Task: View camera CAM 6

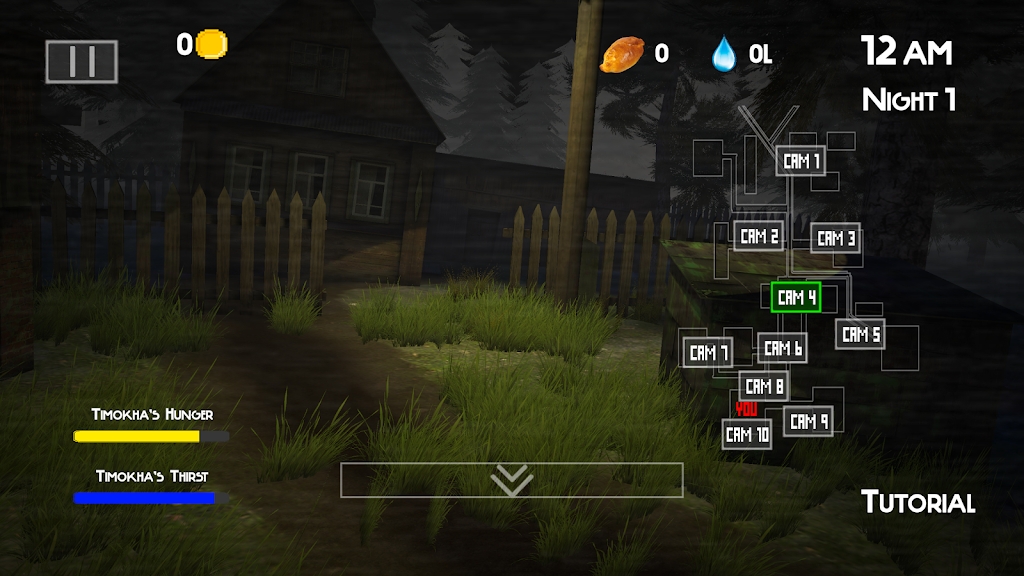Action: pyautogui.click(x=782, y=348)
